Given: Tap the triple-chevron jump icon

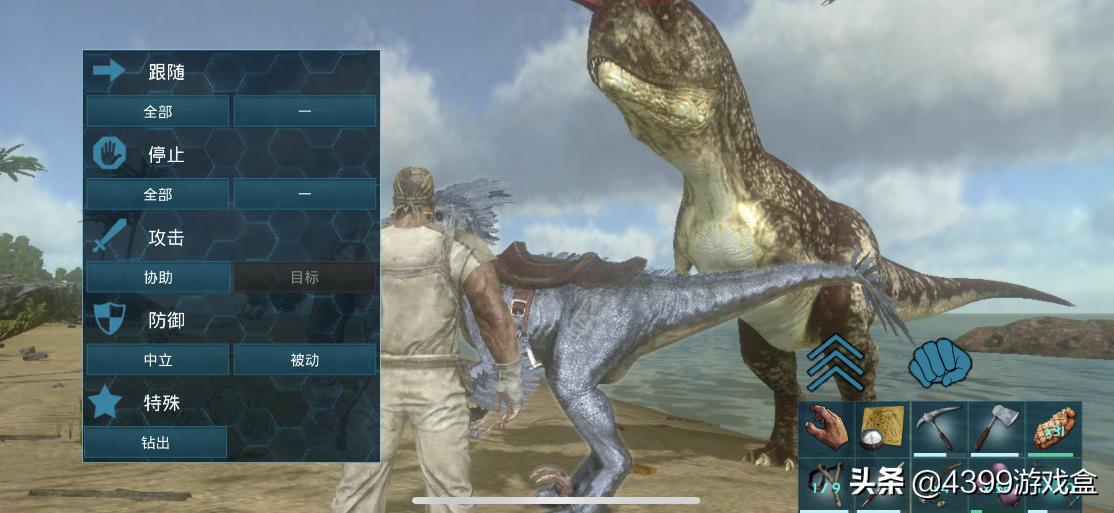Looking at the screenshot, I should point(836,362).
